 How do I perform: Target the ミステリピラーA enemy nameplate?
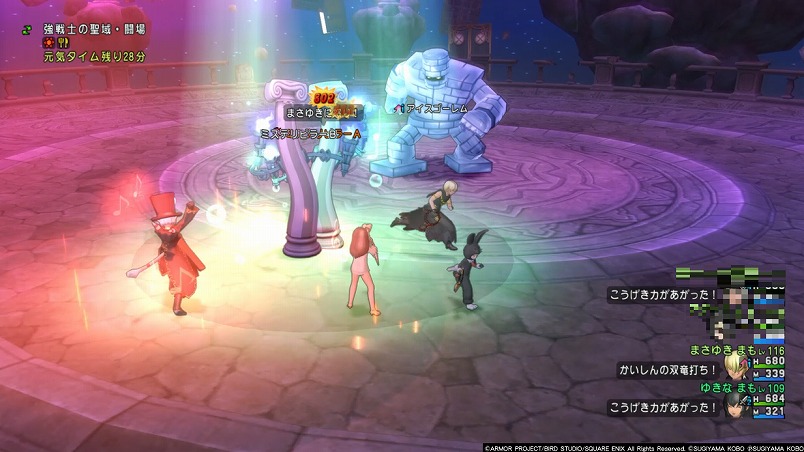click(x=310, y=133)
